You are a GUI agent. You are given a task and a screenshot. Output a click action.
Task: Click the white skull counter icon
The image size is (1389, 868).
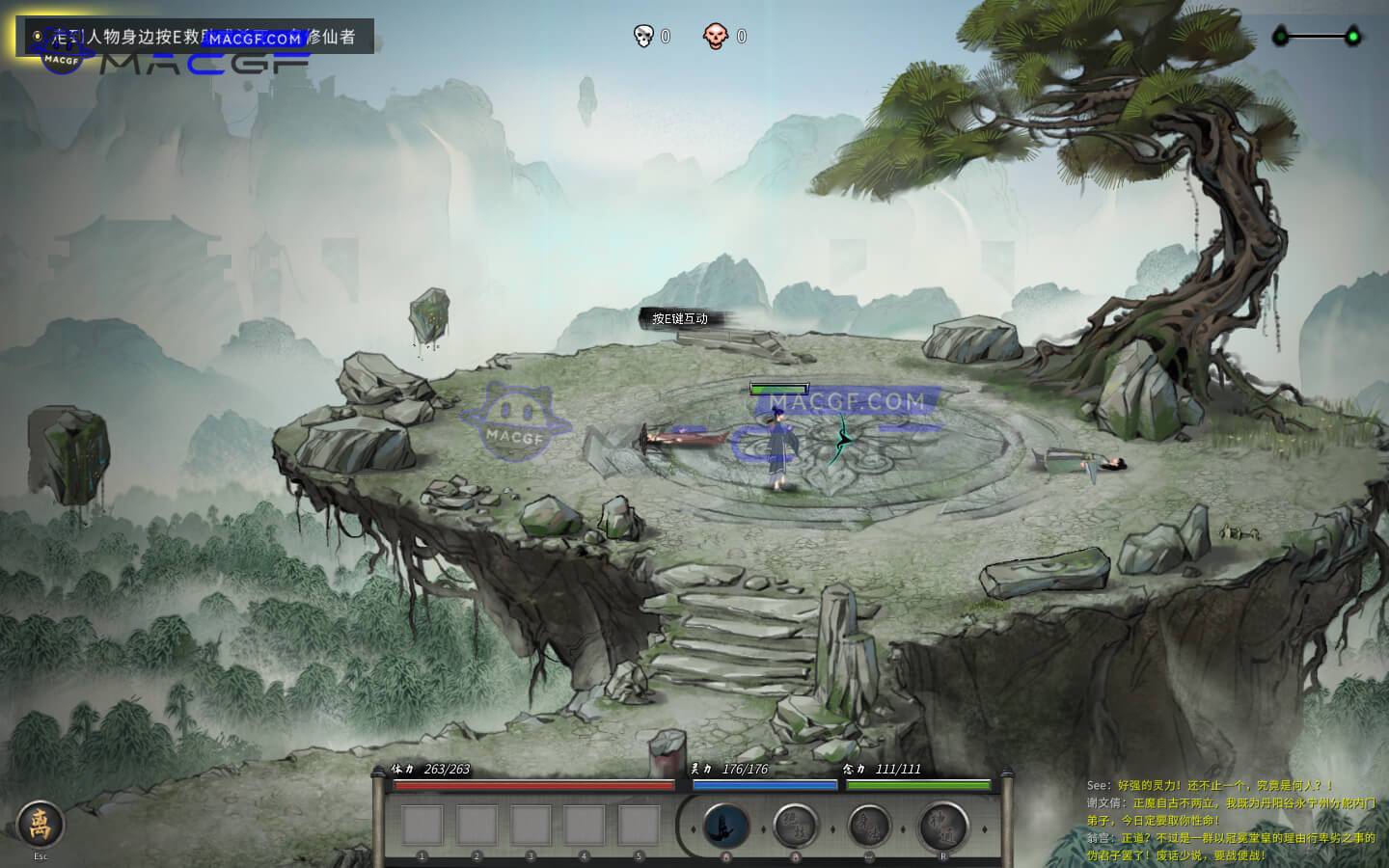[x=641, y=37]
